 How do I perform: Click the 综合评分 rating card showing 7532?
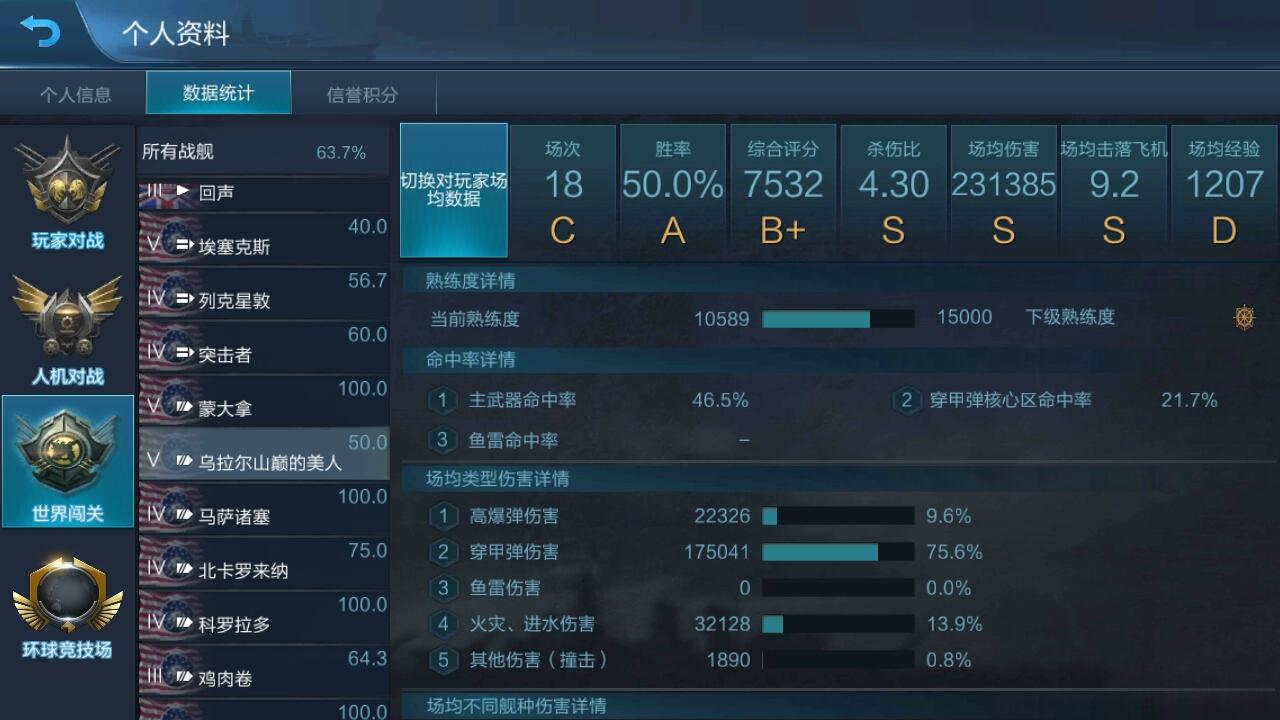pos(783,190)
